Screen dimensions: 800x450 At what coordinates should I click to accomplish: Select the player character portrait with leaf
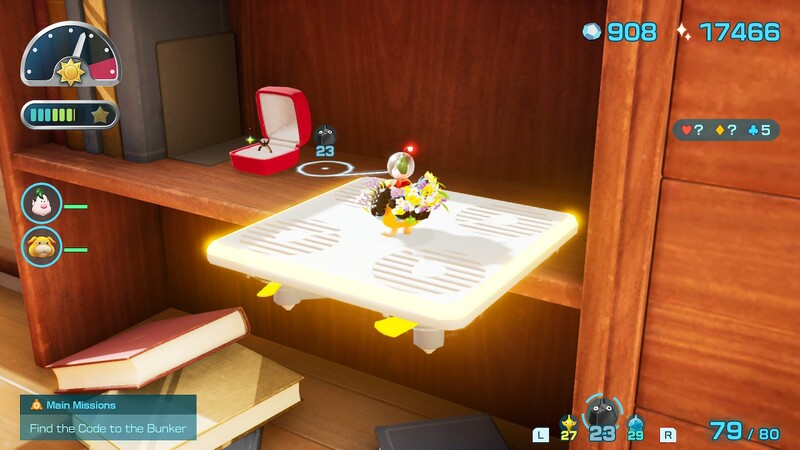42,204
